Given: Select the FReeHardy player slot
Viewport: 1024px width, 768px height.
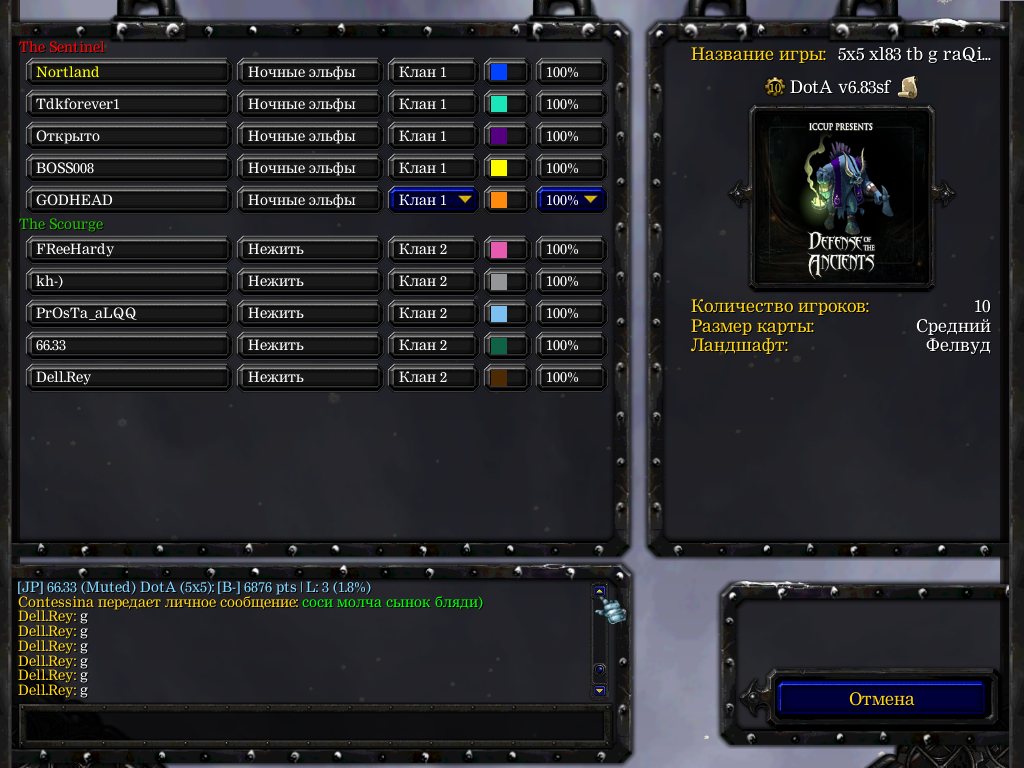Looking at the screenshot, I should click(x=129, y=249).
